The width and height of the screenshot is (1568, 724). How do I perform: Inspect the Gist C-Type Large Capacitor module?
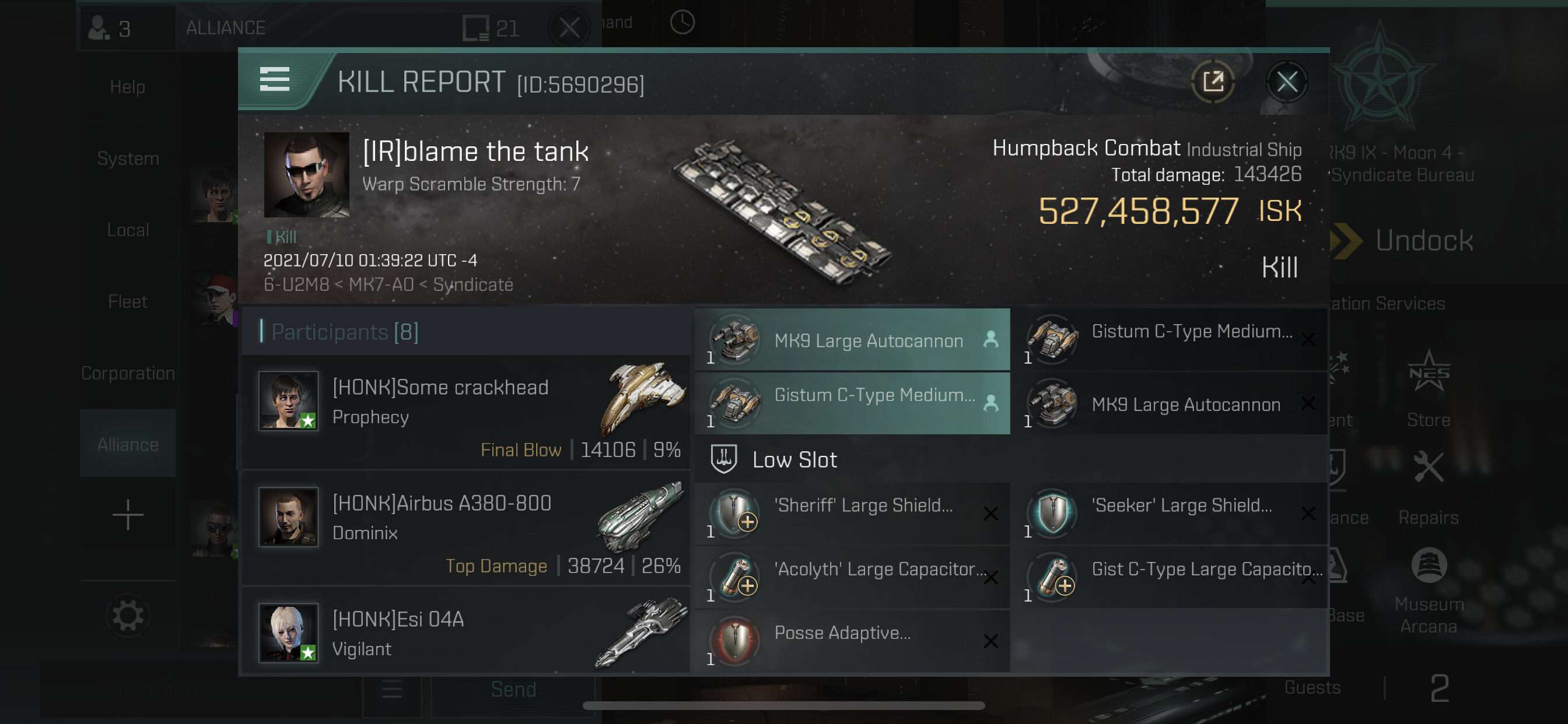[1168, 577]
